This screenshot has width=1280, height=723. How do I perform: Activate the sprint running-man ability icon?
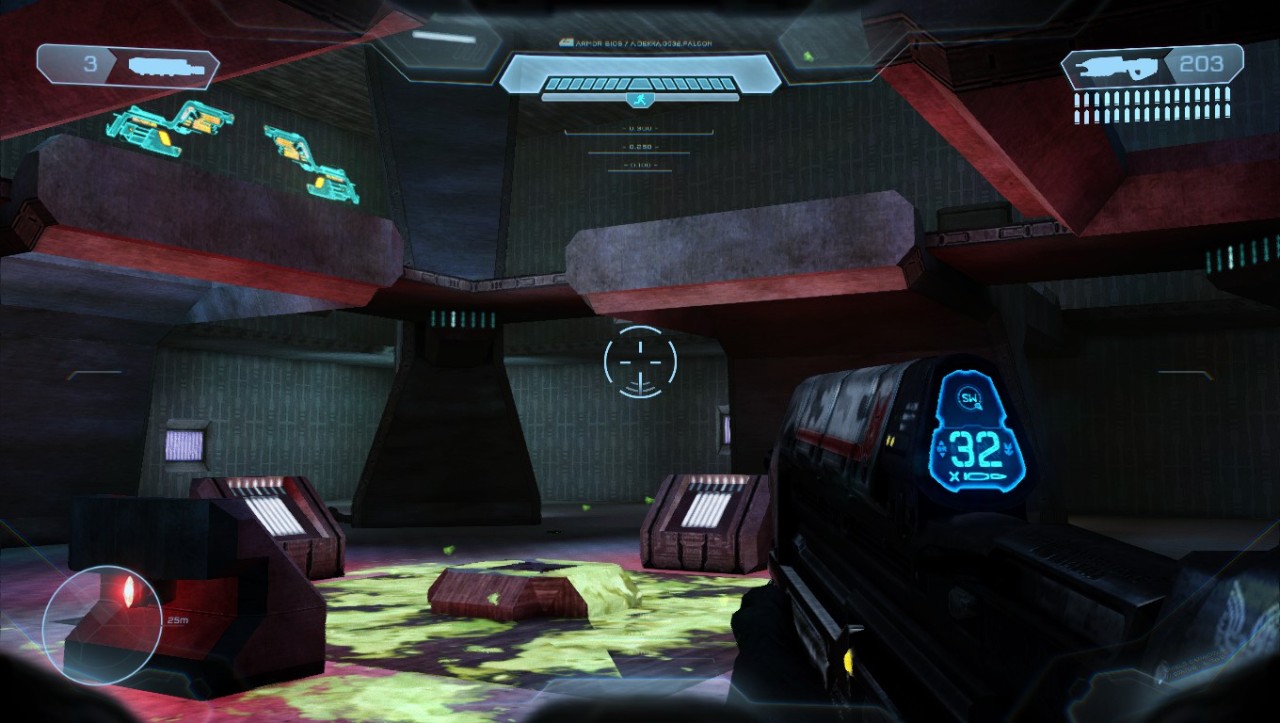point(640,99)
